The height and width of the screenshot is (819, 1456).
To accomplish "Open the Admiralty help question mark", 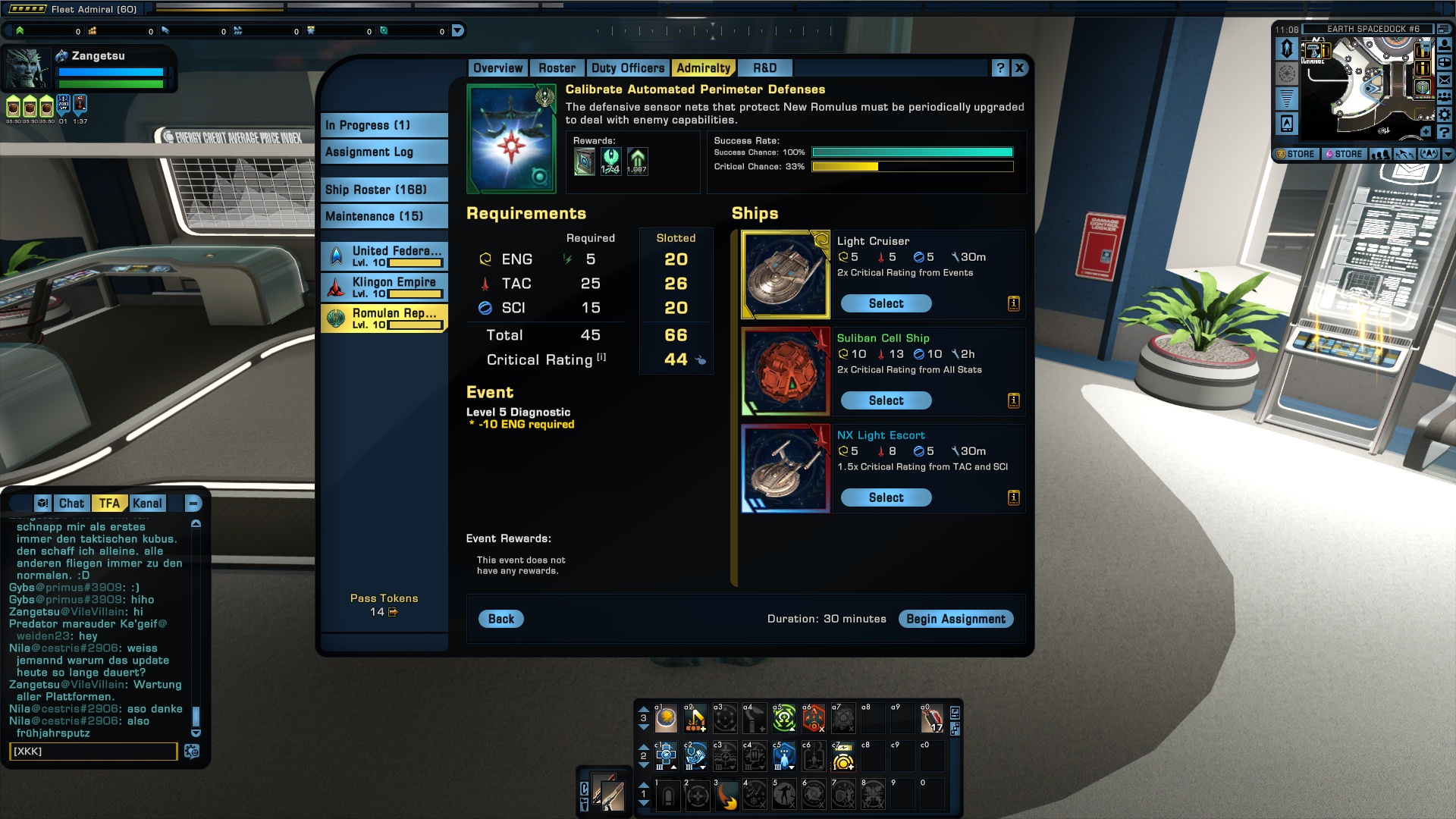I will point(1000,68).
